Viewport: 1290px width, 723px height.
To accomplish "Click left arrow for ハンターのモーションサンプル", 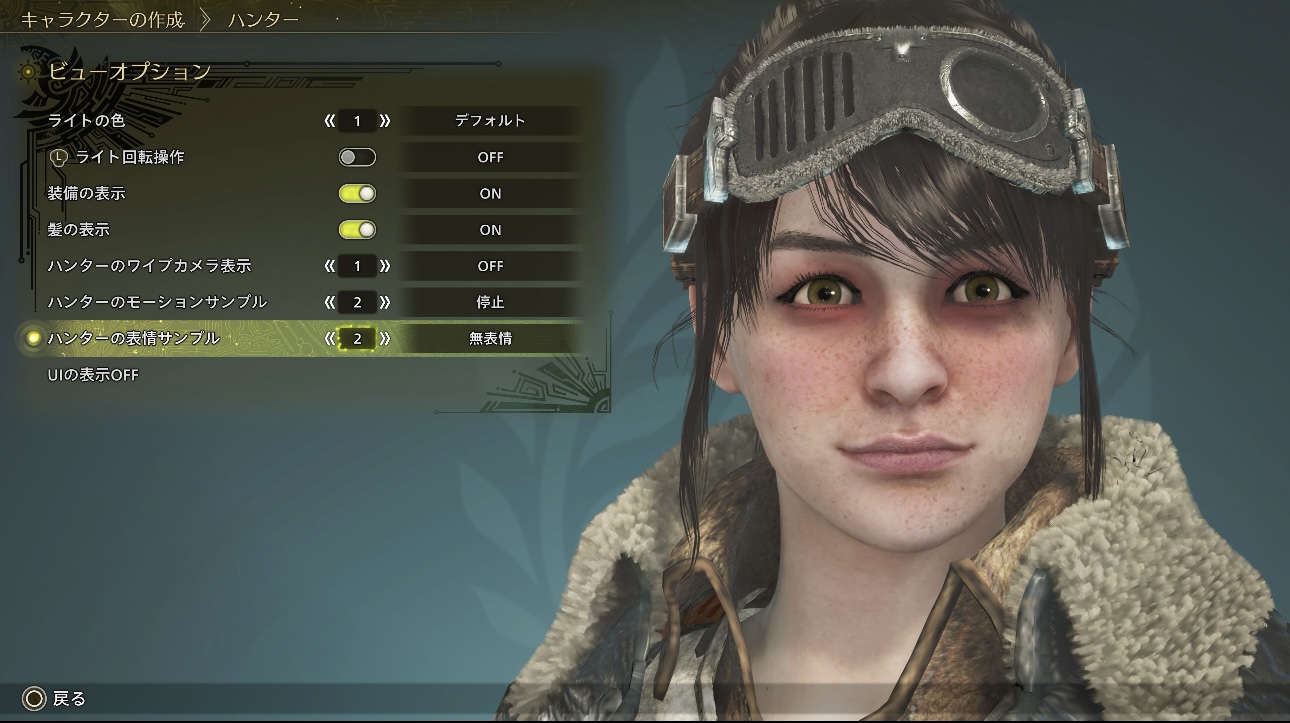I will 329,302.
